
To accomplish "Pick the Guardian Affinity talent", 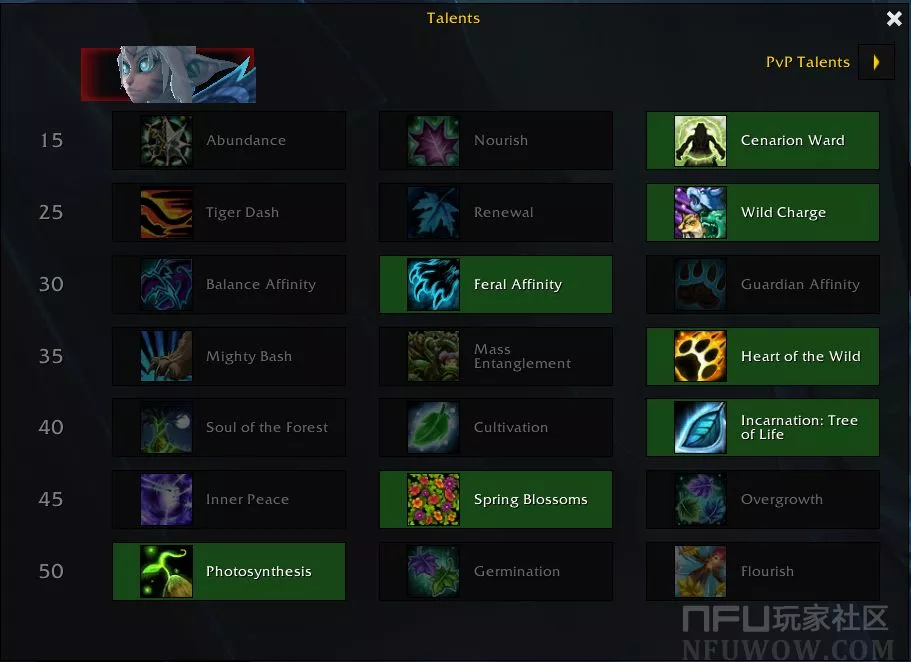I will [763, 284].
